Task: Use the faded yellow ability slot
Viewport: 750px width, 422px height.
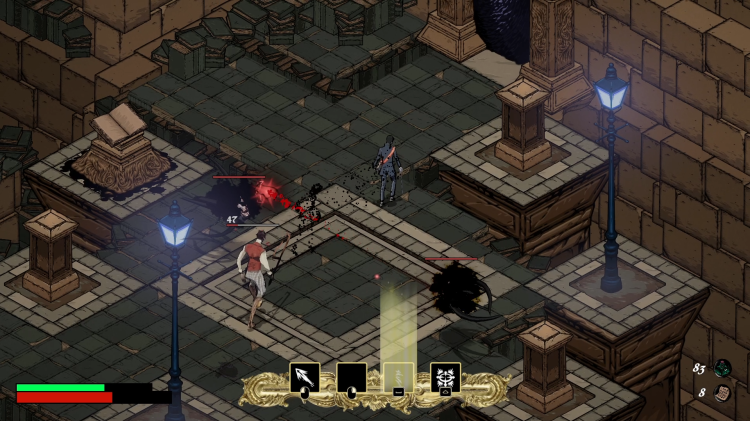Action: coord(398,377)
